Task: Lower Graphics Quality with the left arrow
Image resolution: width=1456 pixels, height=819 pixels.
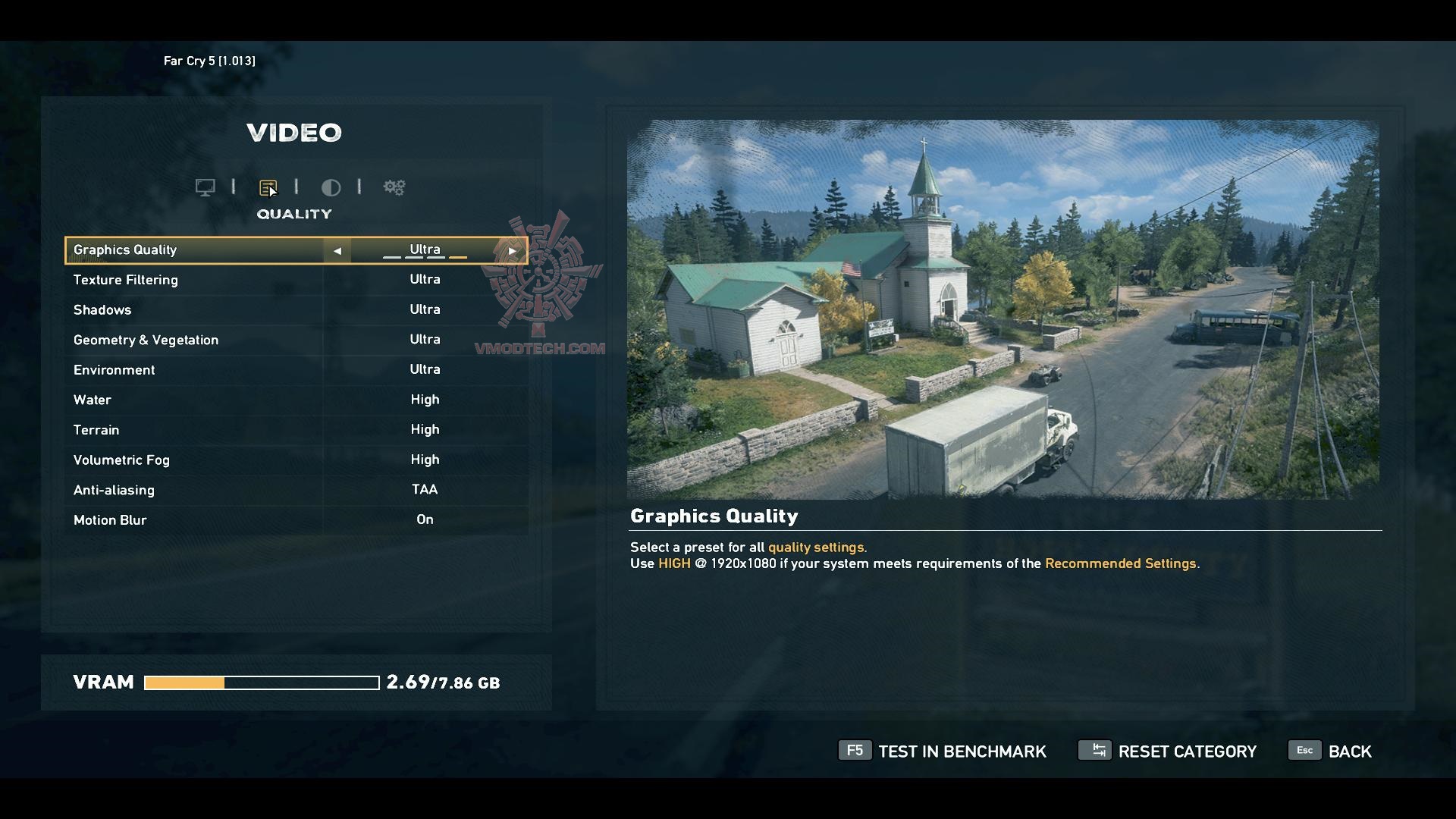Action: [x=337, y=250]
